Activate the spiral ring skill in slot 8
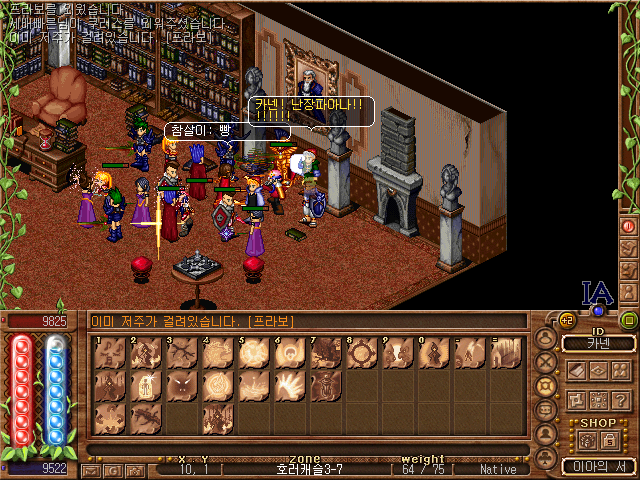The height and width of the screenshot is (480, 640). [362, 352]
